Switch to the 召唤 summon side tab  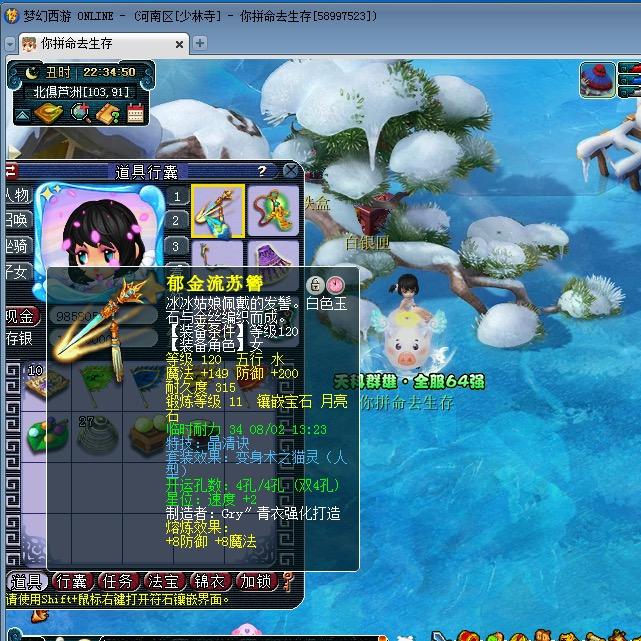(15, 220)
